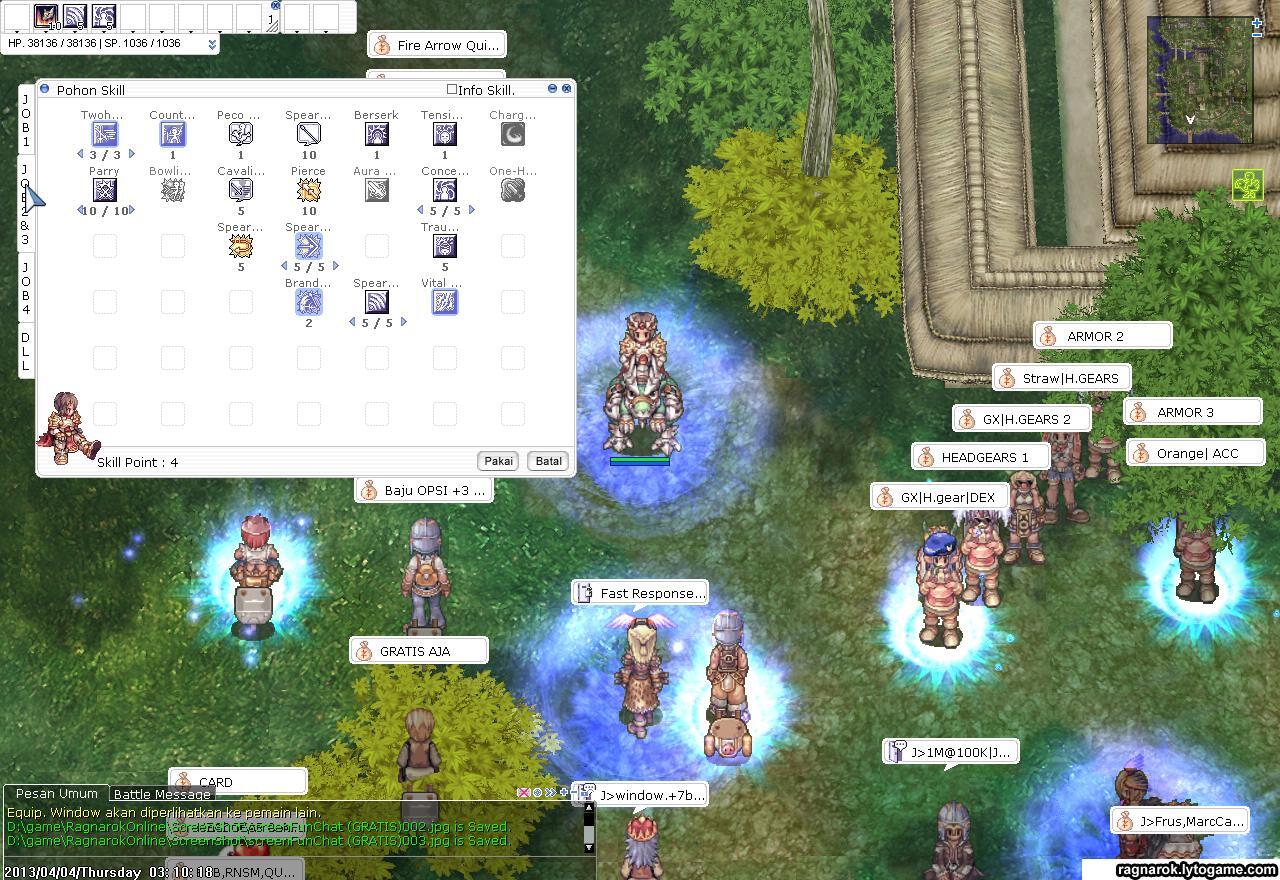The height and width of the screenshot is (880, 1280).
Task: Cancel skill changes with the Batal button
Action: [x=548, y=461]
